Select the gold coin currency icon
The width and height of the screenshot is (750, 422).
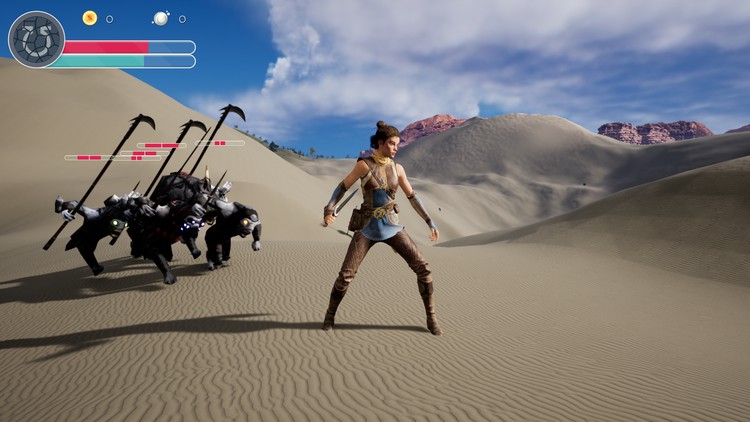tap(90, 18)
